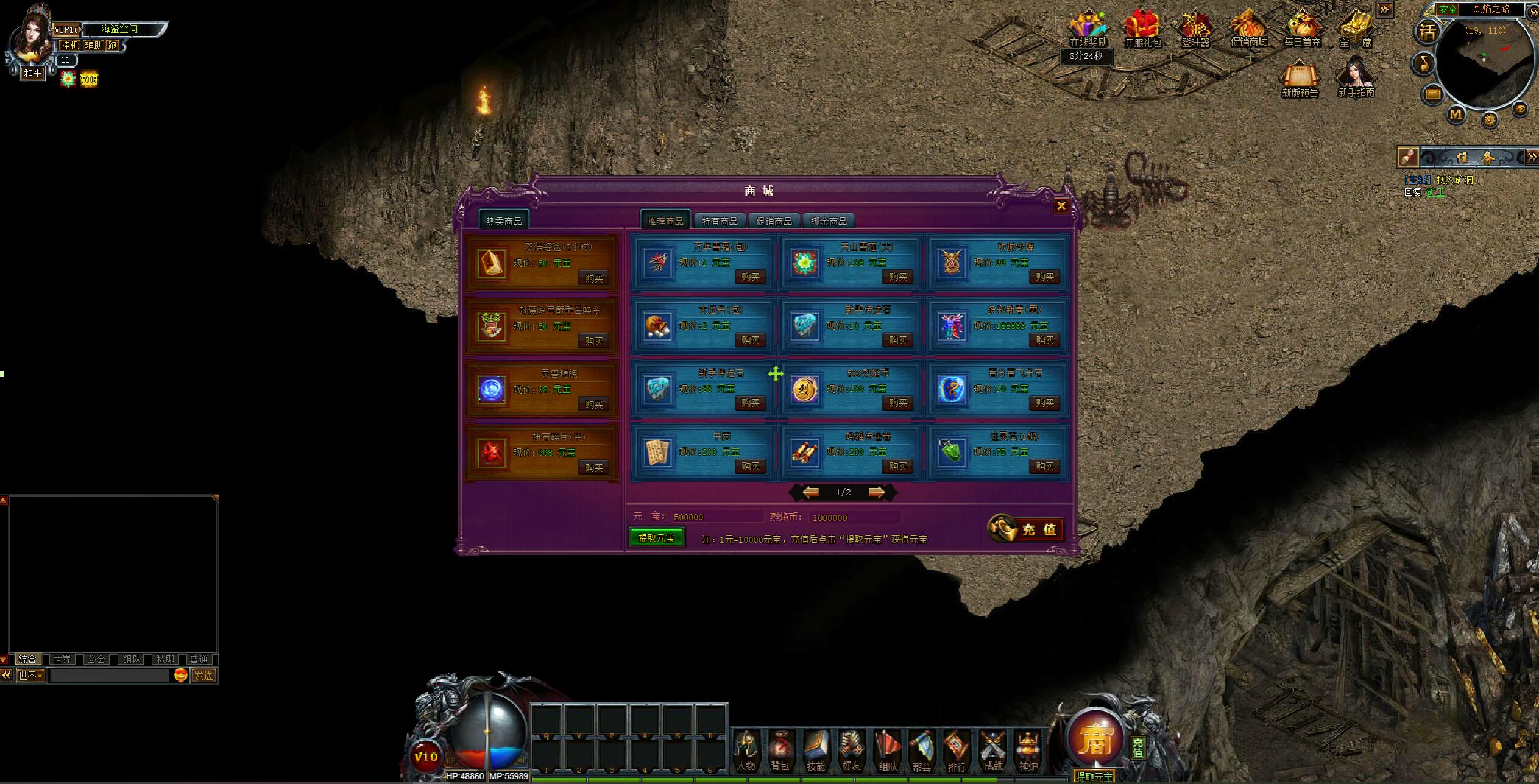Open the 技能 skills book icon
1539x784 pixels.
[x=815, y=751]
